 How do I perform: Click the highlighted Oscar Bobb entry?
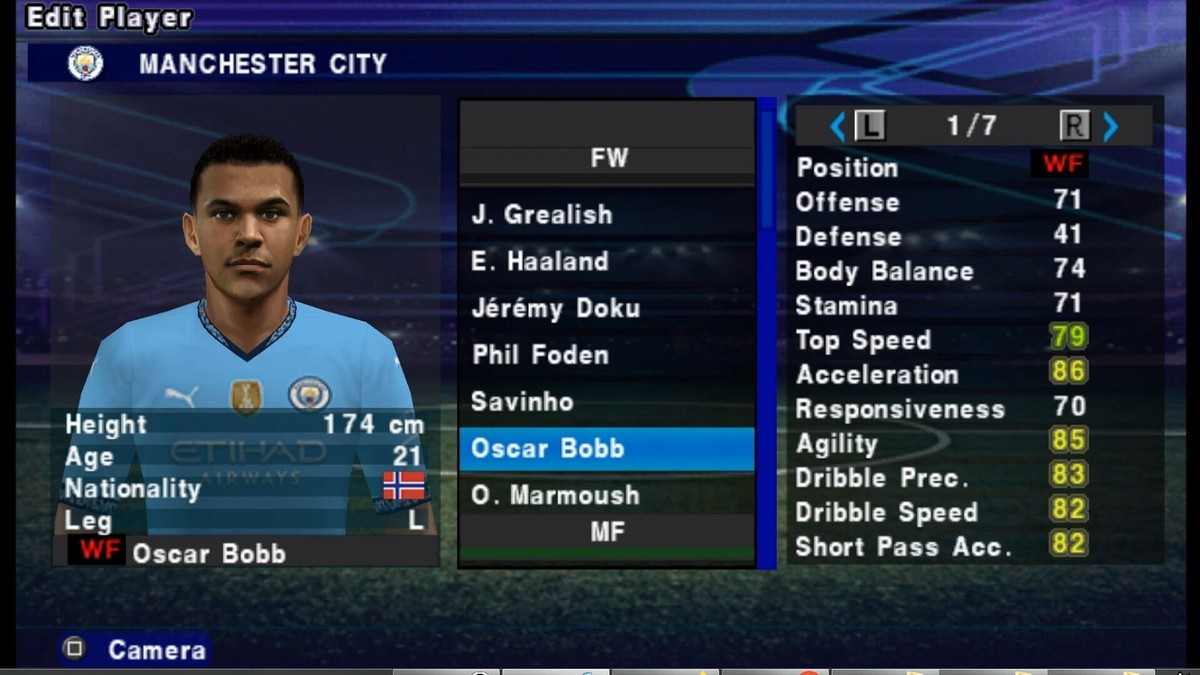[606, 449]
